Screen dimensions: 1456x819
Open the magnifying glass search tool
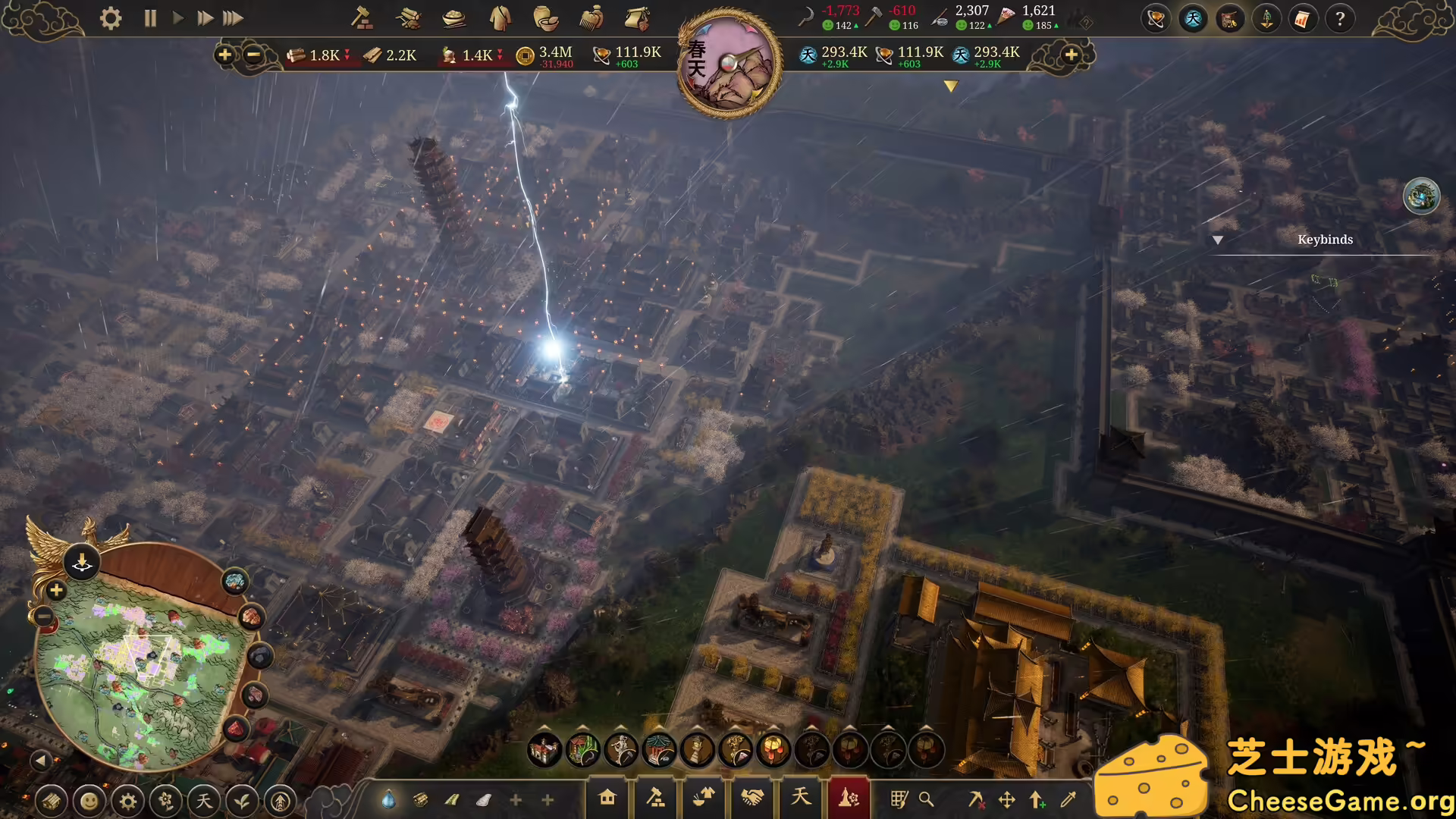(x=927, y=799)
